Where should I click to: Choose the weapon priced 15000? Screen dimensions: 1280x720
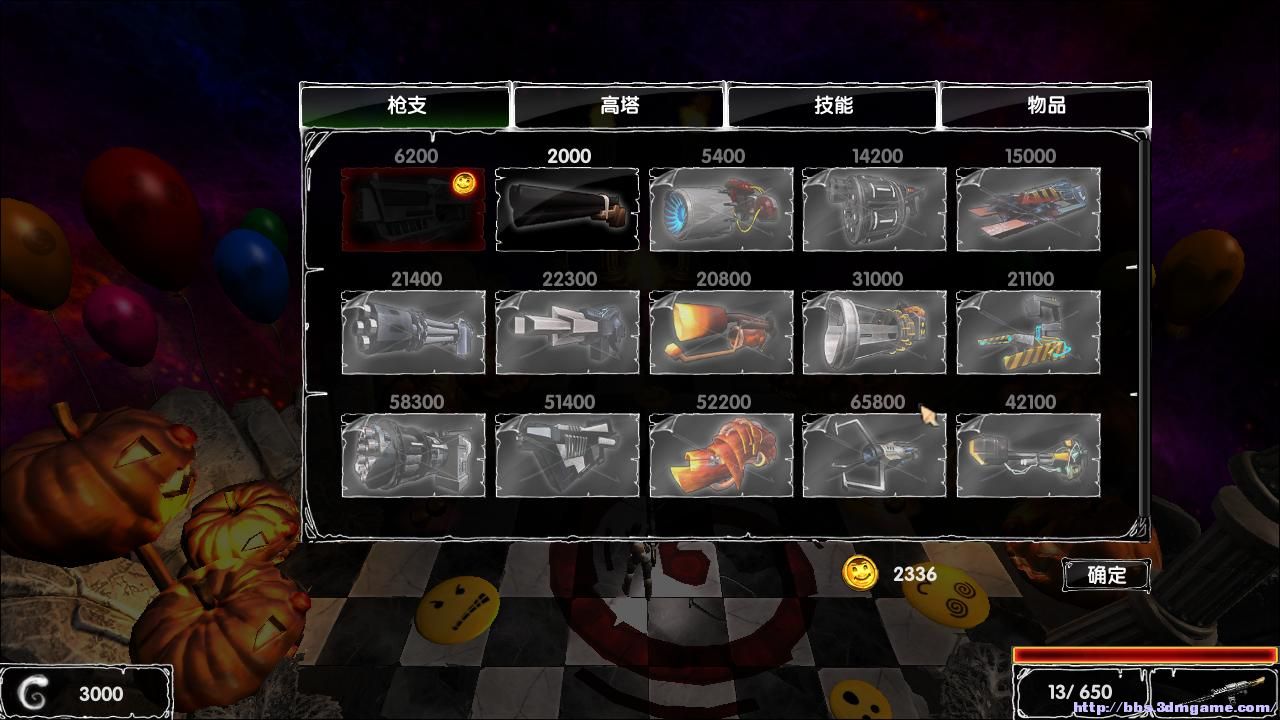[1028, 209]
